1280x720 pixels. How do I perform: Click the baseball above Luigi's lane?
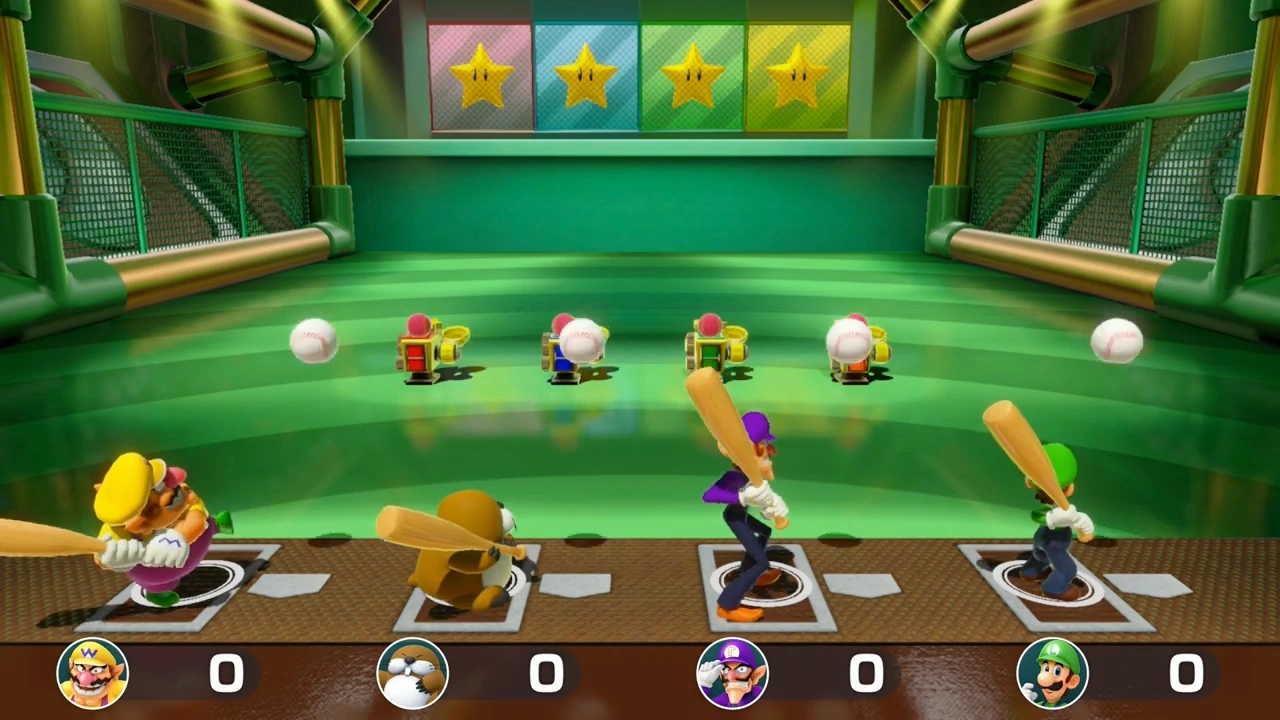(x=1117, y=342)
